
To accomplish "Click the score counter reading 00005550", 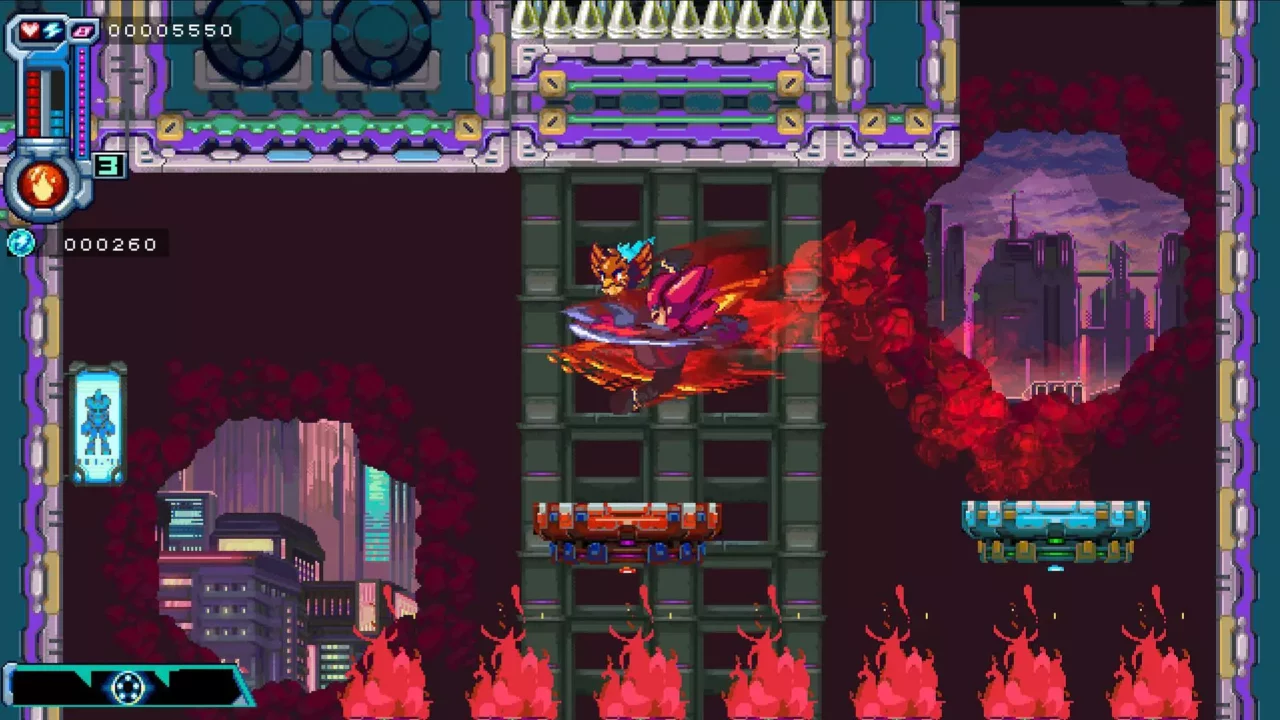I will 172,31.
